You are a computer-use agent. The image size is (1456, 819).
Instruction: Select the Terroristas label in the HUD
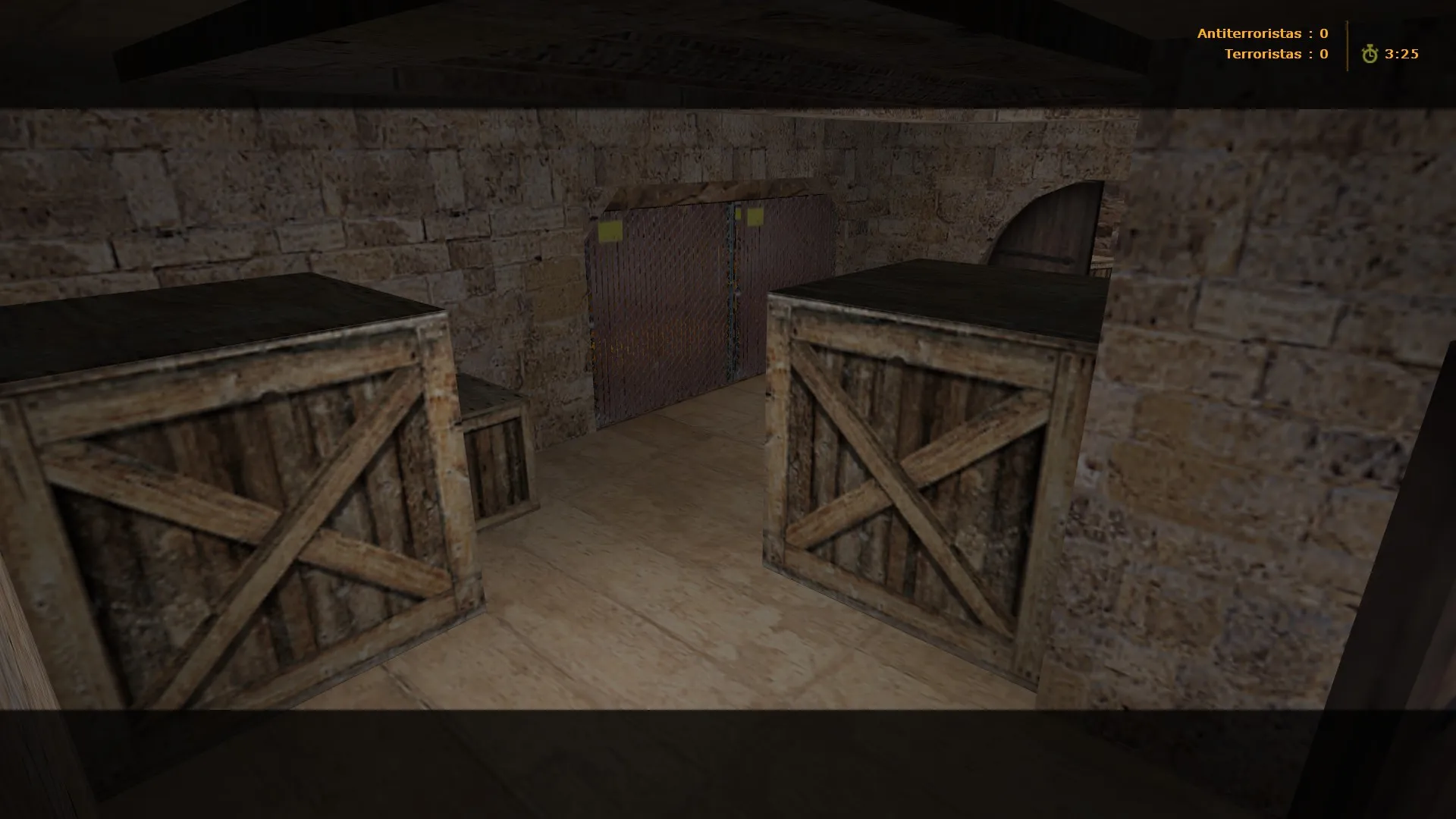1263,54
